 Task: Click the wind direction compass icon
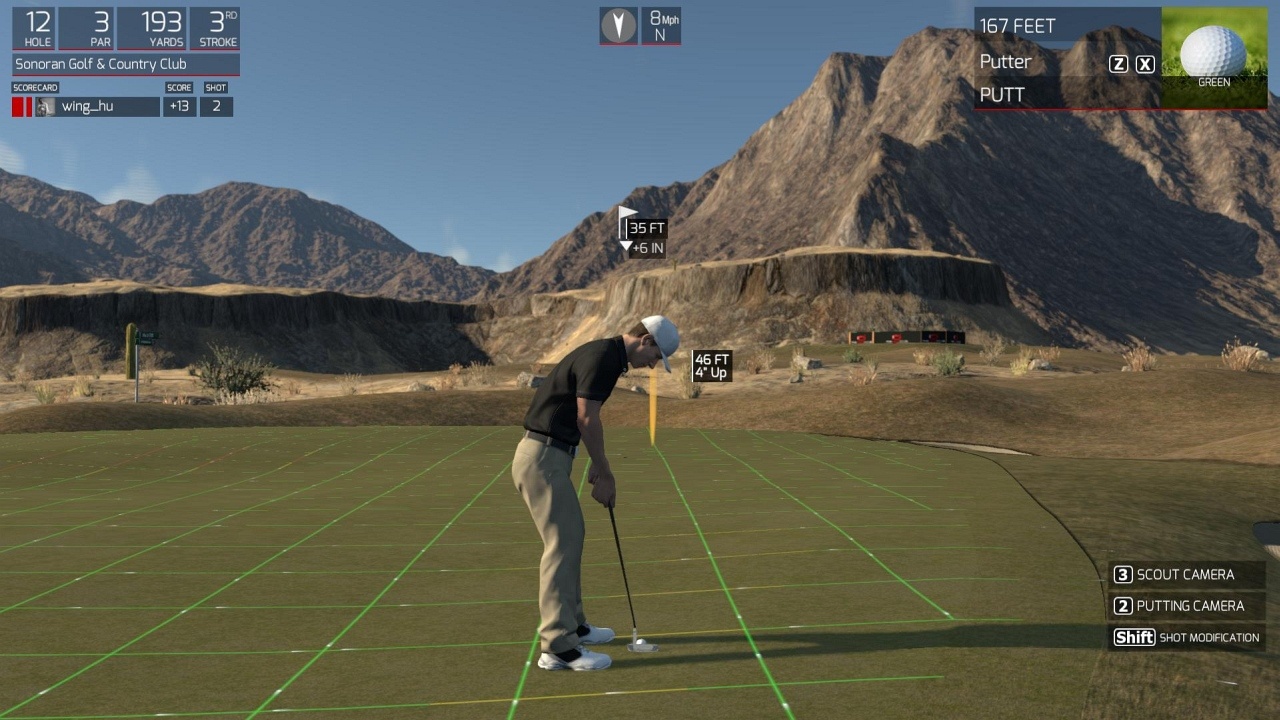click(618, 25)
